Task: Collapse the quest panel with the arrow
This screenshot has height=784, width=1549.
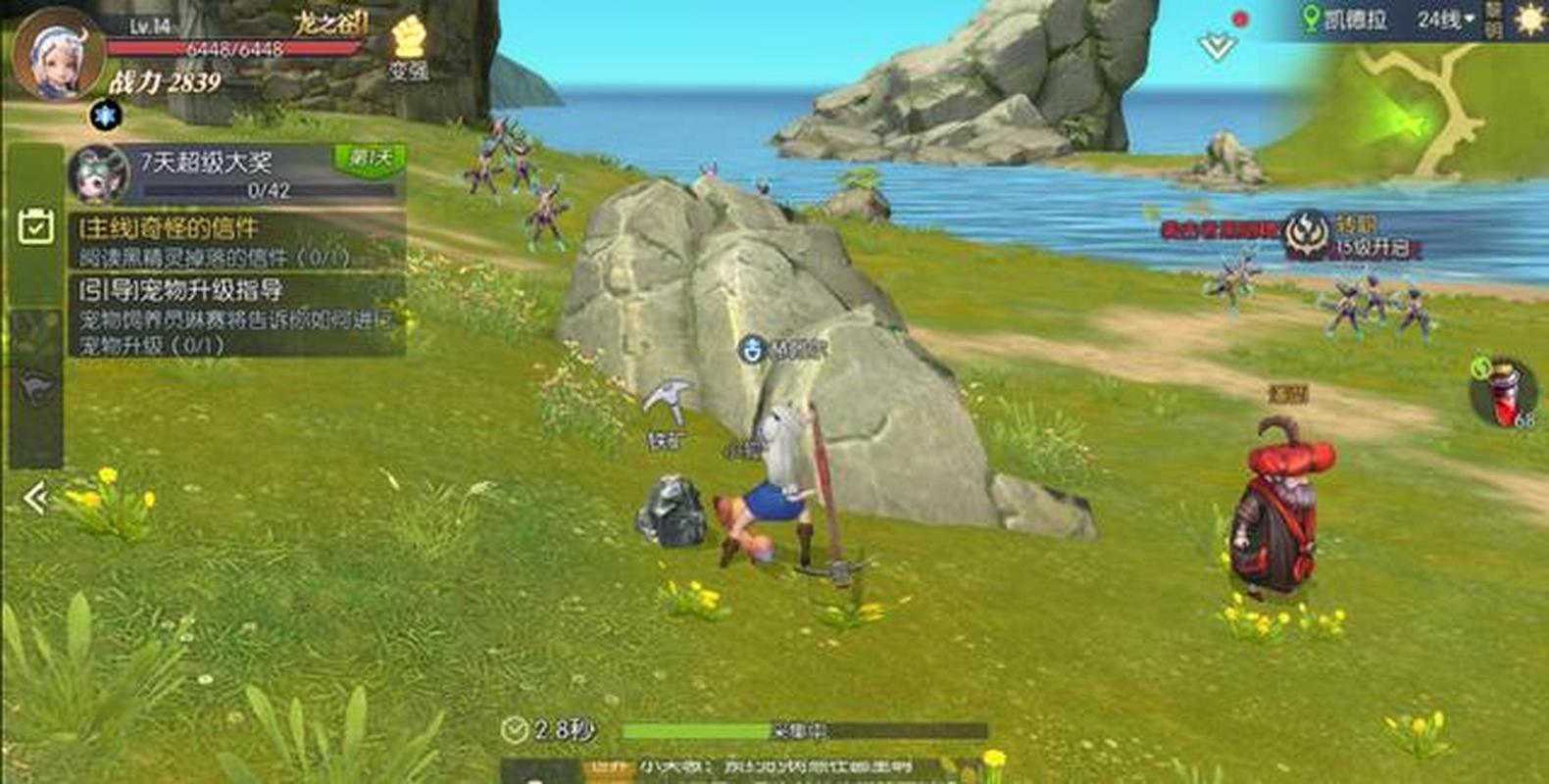Action: (x=35, y=498)
